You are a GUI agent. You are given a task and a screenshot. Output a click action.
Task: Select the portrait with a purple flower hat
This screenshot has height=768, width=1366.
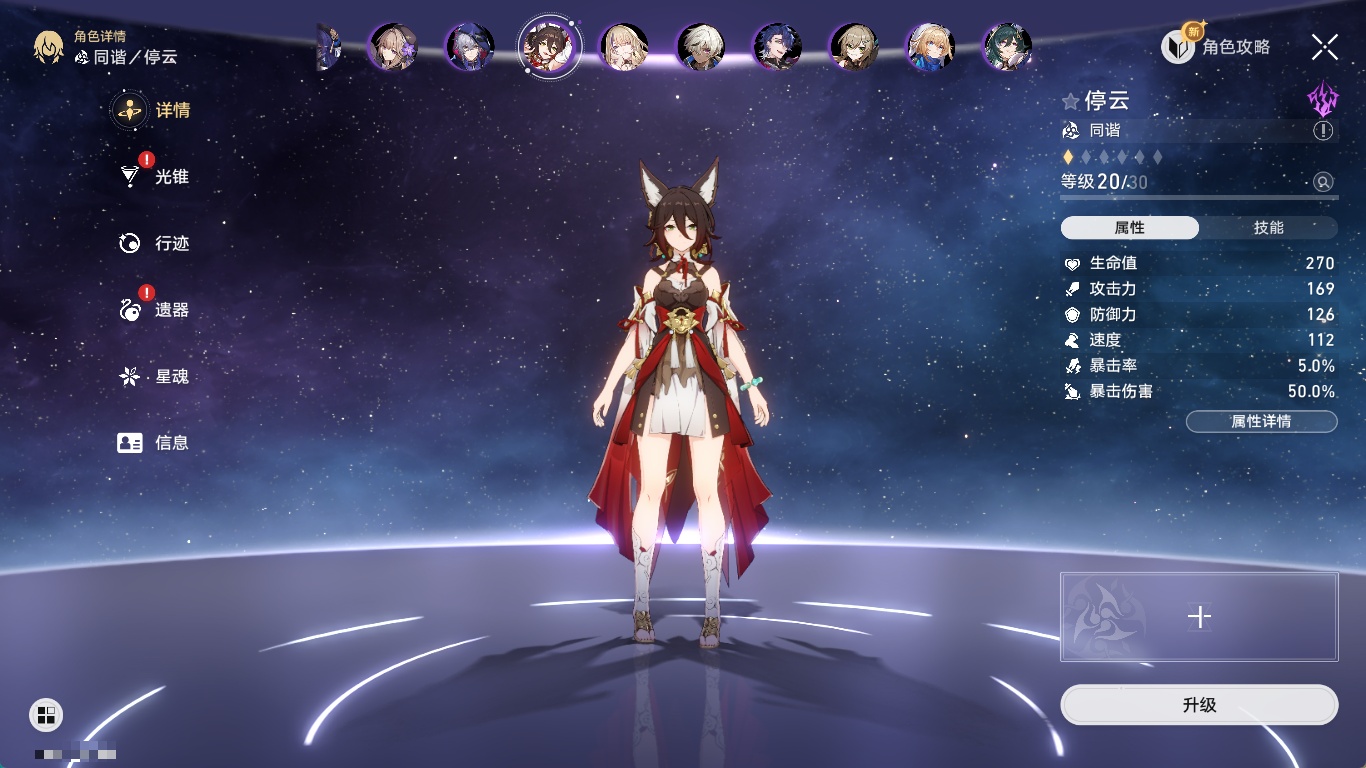pyautogui.click(x=393, y=46)
